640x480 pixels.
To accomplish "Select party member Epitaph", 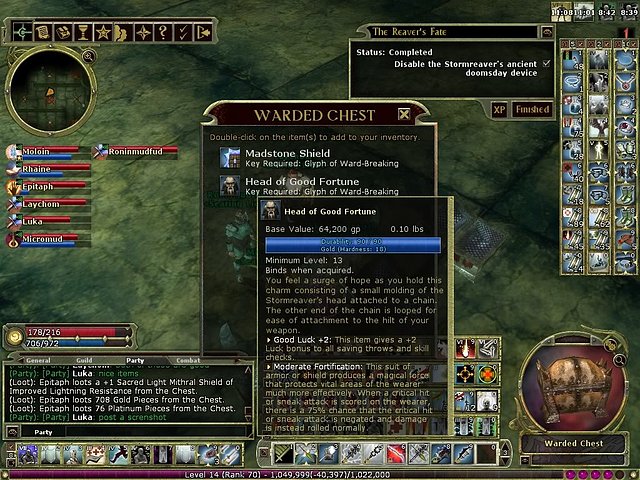I will coord(38,186).
